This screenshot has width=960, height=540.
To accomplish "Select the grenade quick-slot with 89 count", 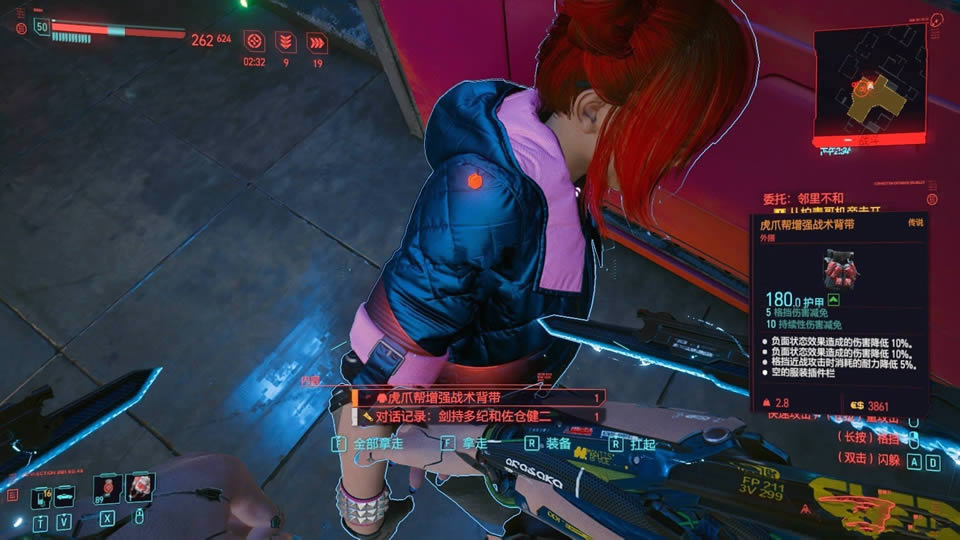I will point(107,489).
